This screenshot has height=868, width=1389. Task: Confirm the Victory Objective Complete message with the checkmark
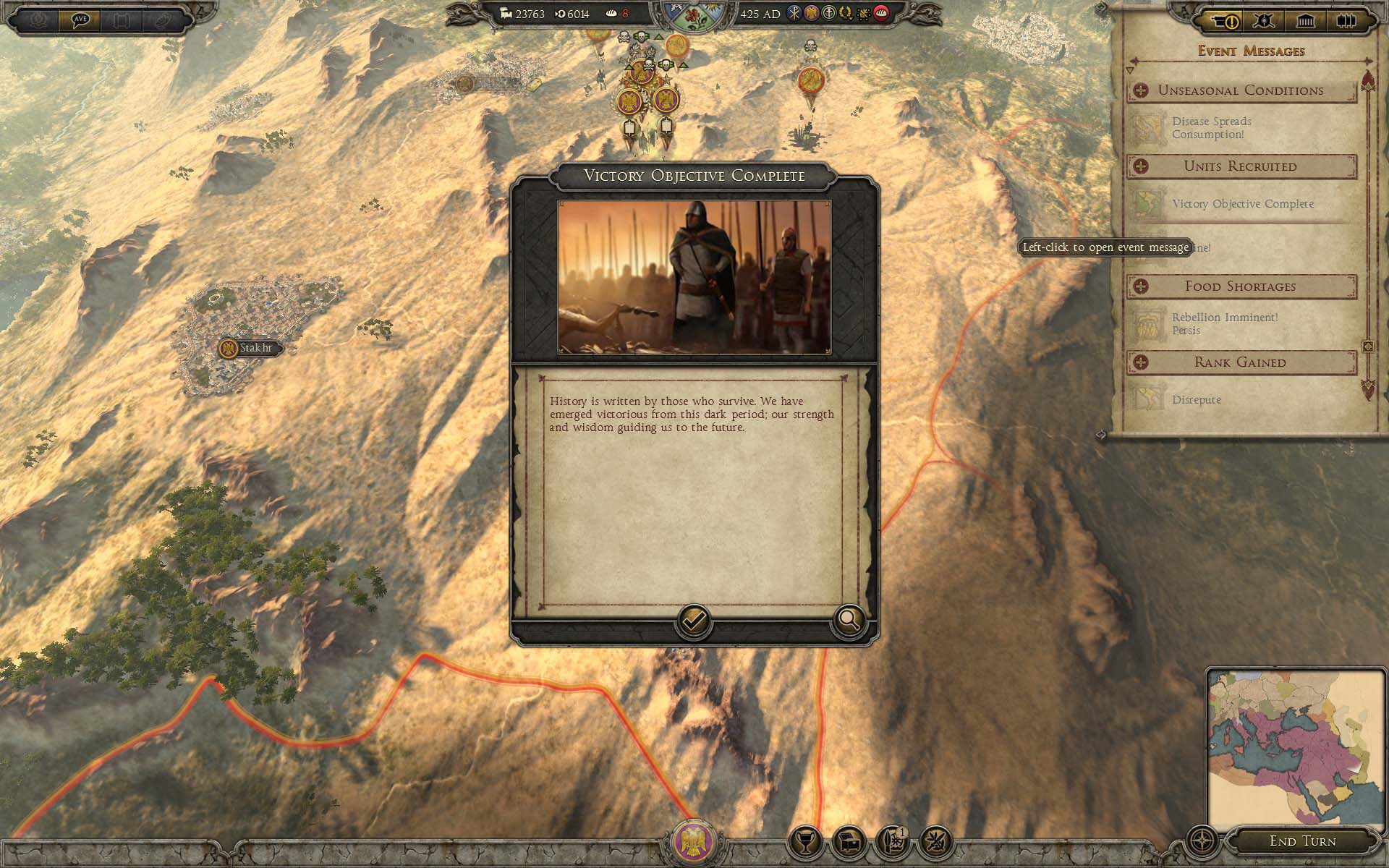click(693, 621)
